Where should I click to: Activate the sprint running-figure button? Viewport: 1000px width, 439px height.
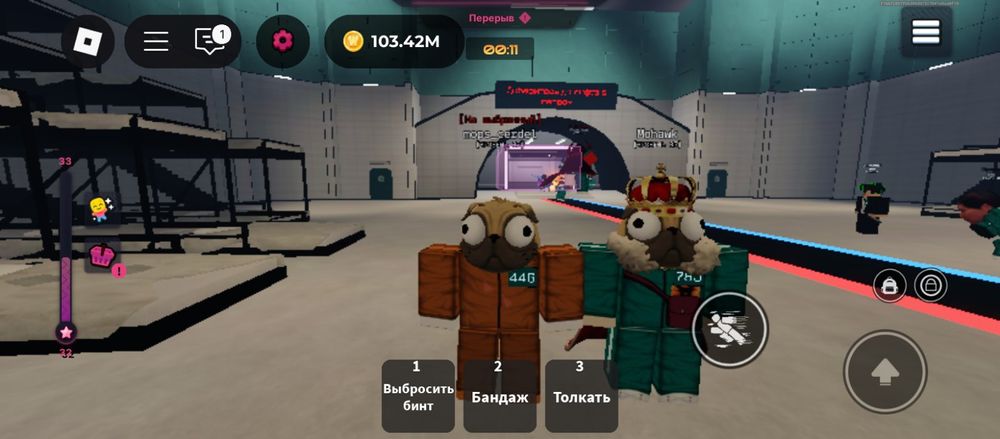click(729, 329)
